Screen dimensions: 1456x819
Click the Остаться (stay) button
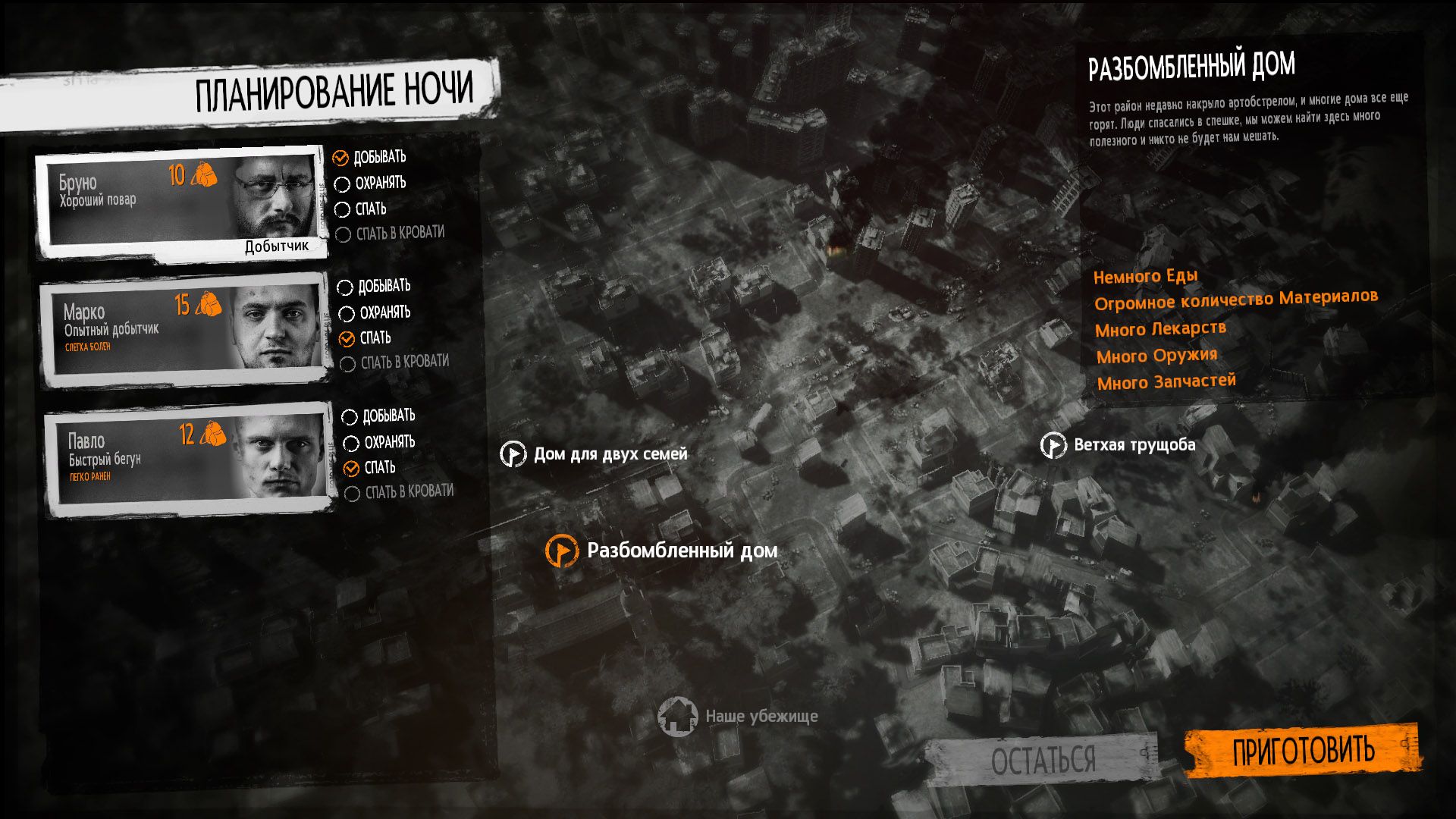(x=1043, y=758)
